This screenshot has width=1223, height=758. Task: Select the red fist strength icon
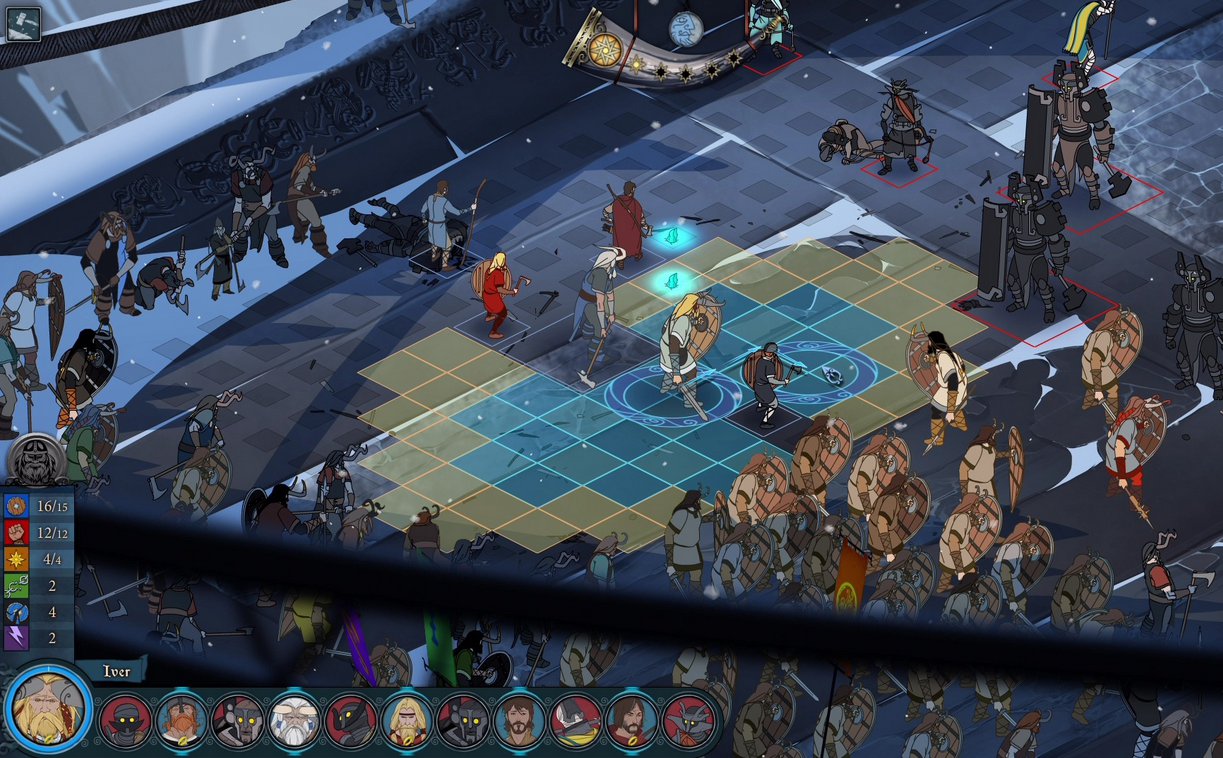16,532
